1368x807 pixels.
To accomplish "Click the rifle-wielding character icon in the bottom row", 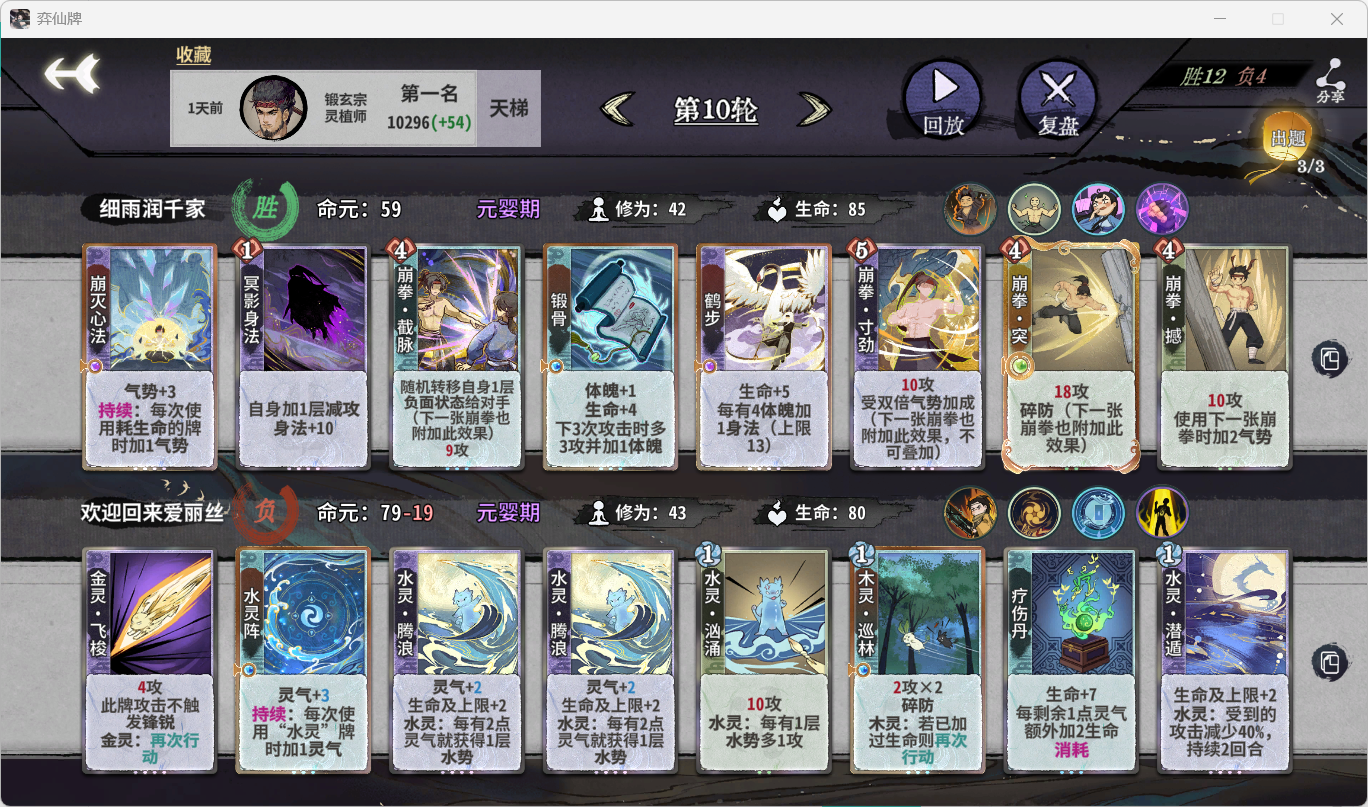I will pos(969,513).
